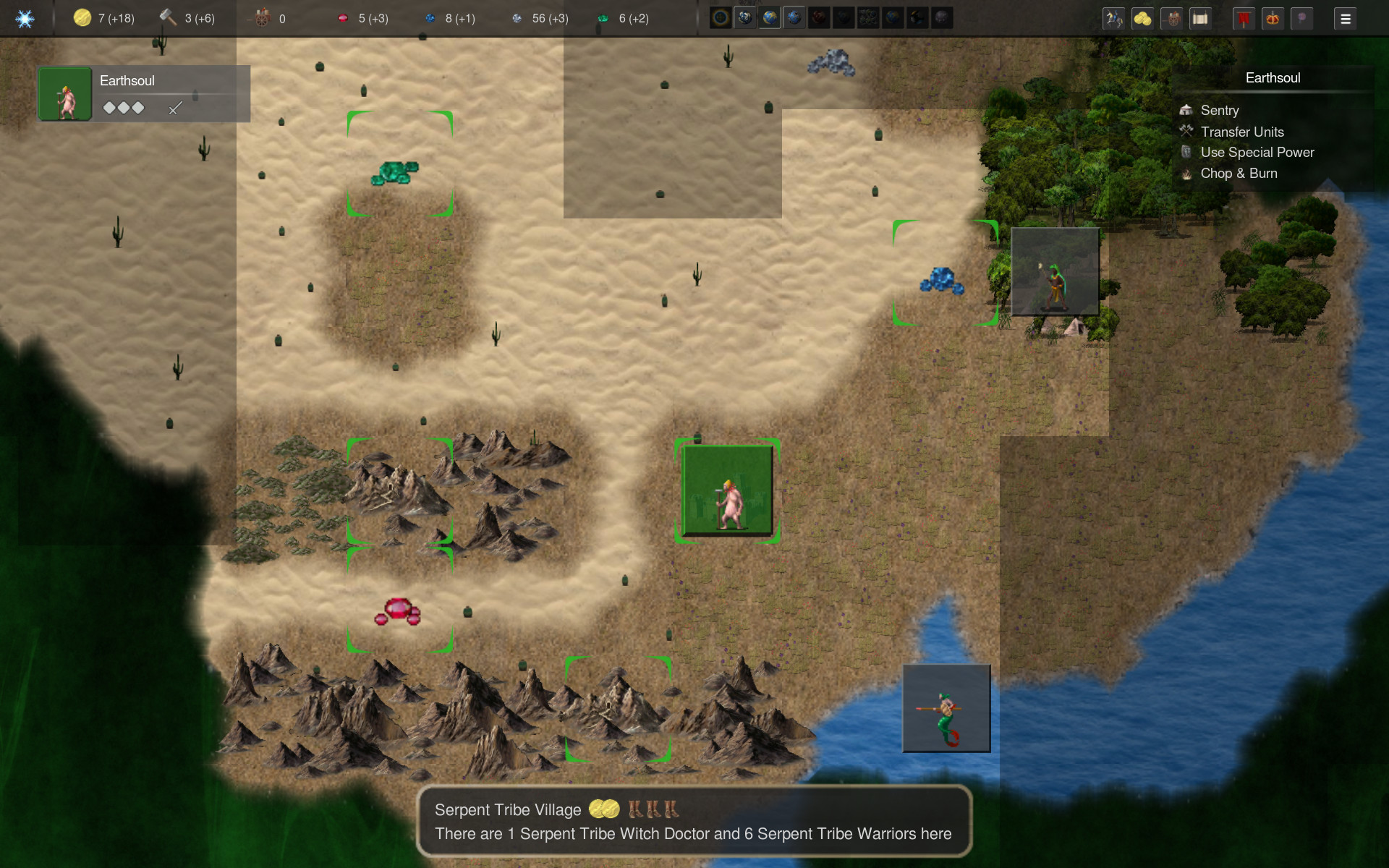
Task: Switch to the dark Inferno plane globe
Action: [819, 18]
